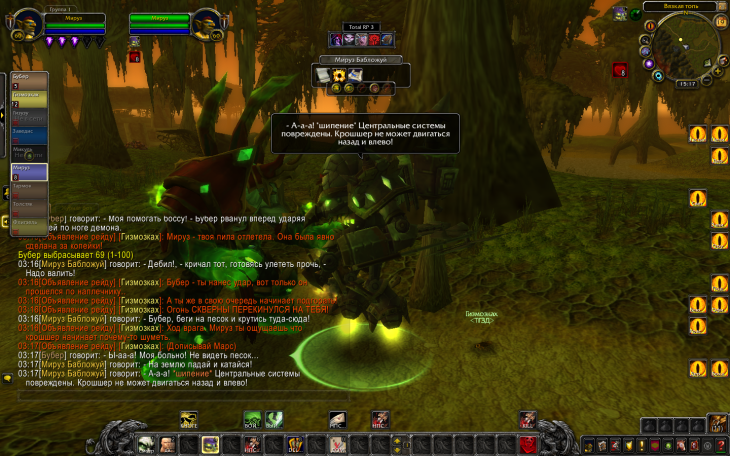
Task: Select raid member Тармок in raid frames
Action: coord(28,186)
